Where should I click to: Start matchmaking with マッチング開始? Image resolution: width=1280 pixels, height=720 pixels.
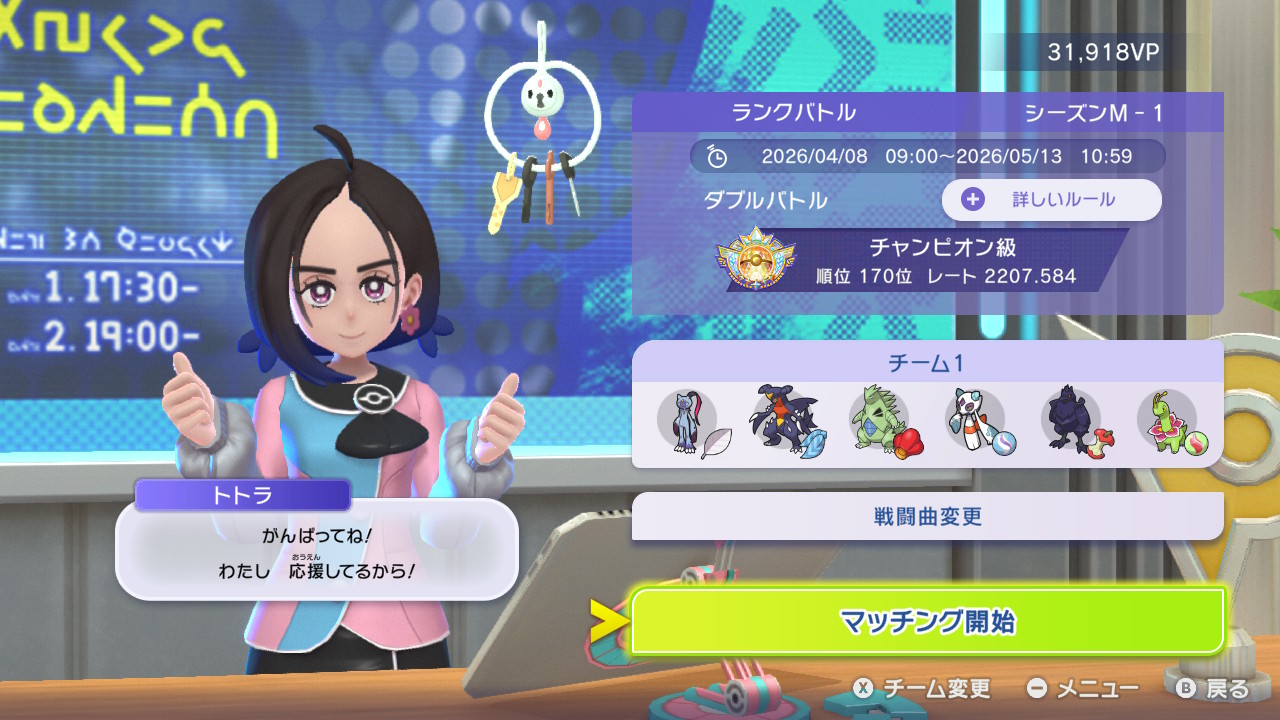point(927,621)
